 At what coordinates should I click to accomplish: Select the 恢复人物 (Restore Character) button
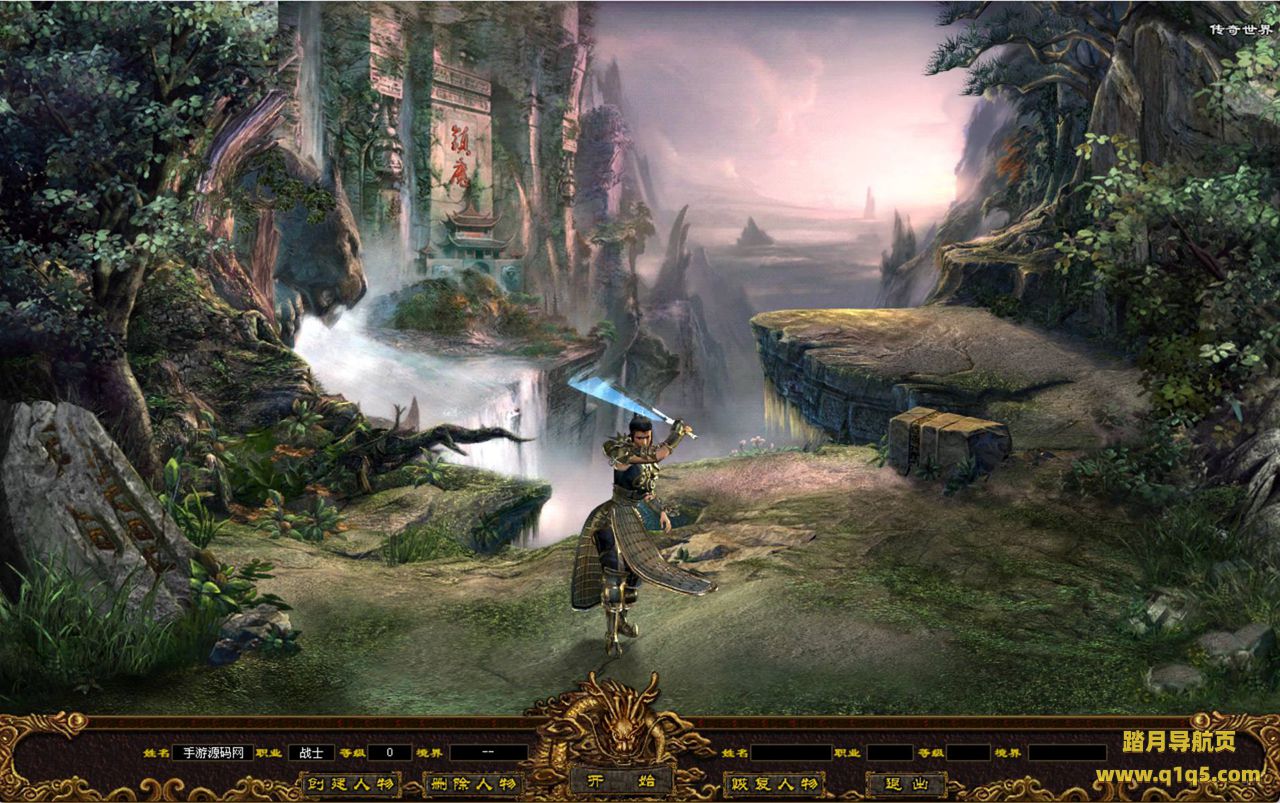(773, 783)
